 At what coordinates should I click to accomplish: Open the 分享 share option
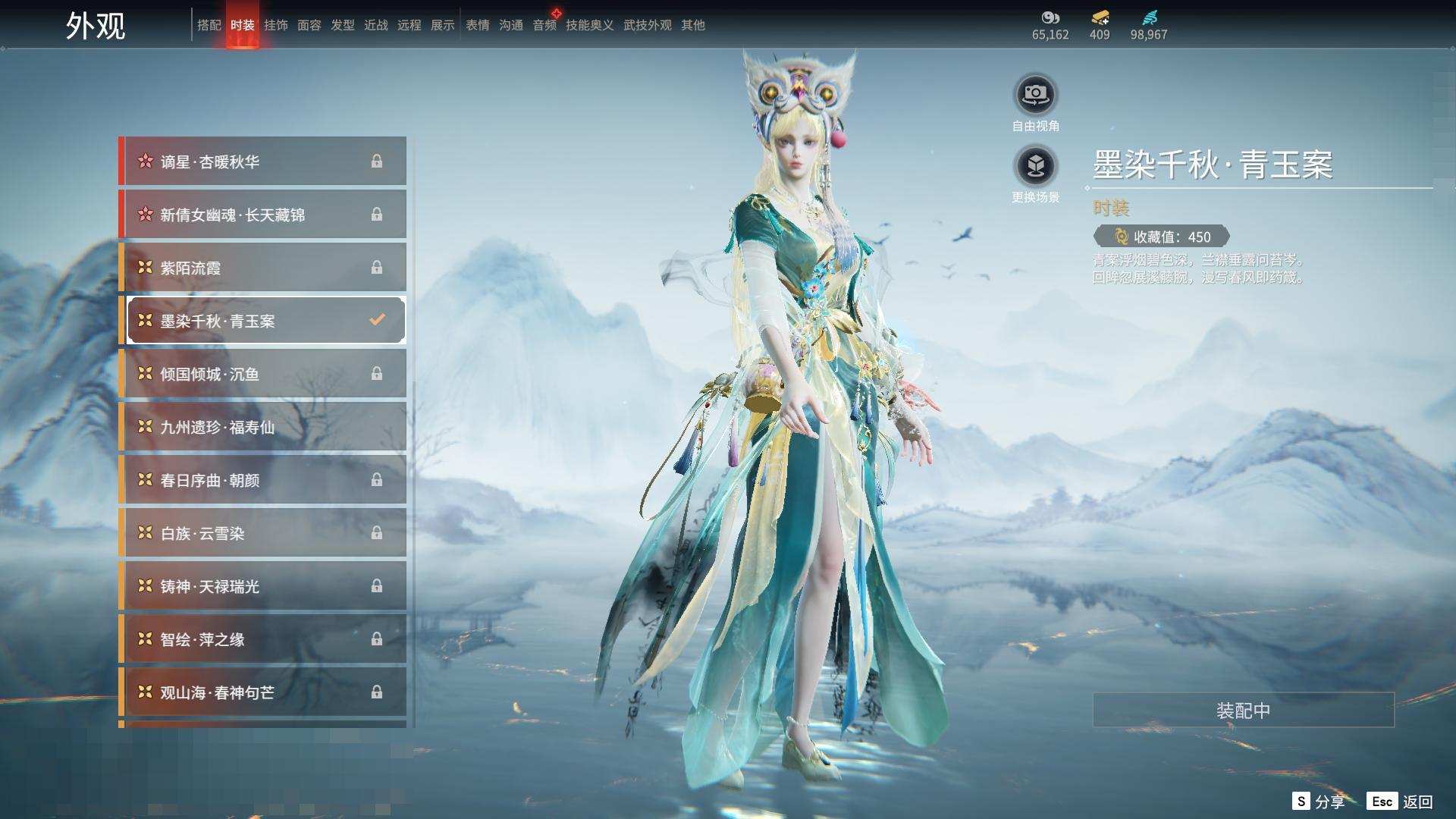pyautogui.click(x=1319, y=802)
